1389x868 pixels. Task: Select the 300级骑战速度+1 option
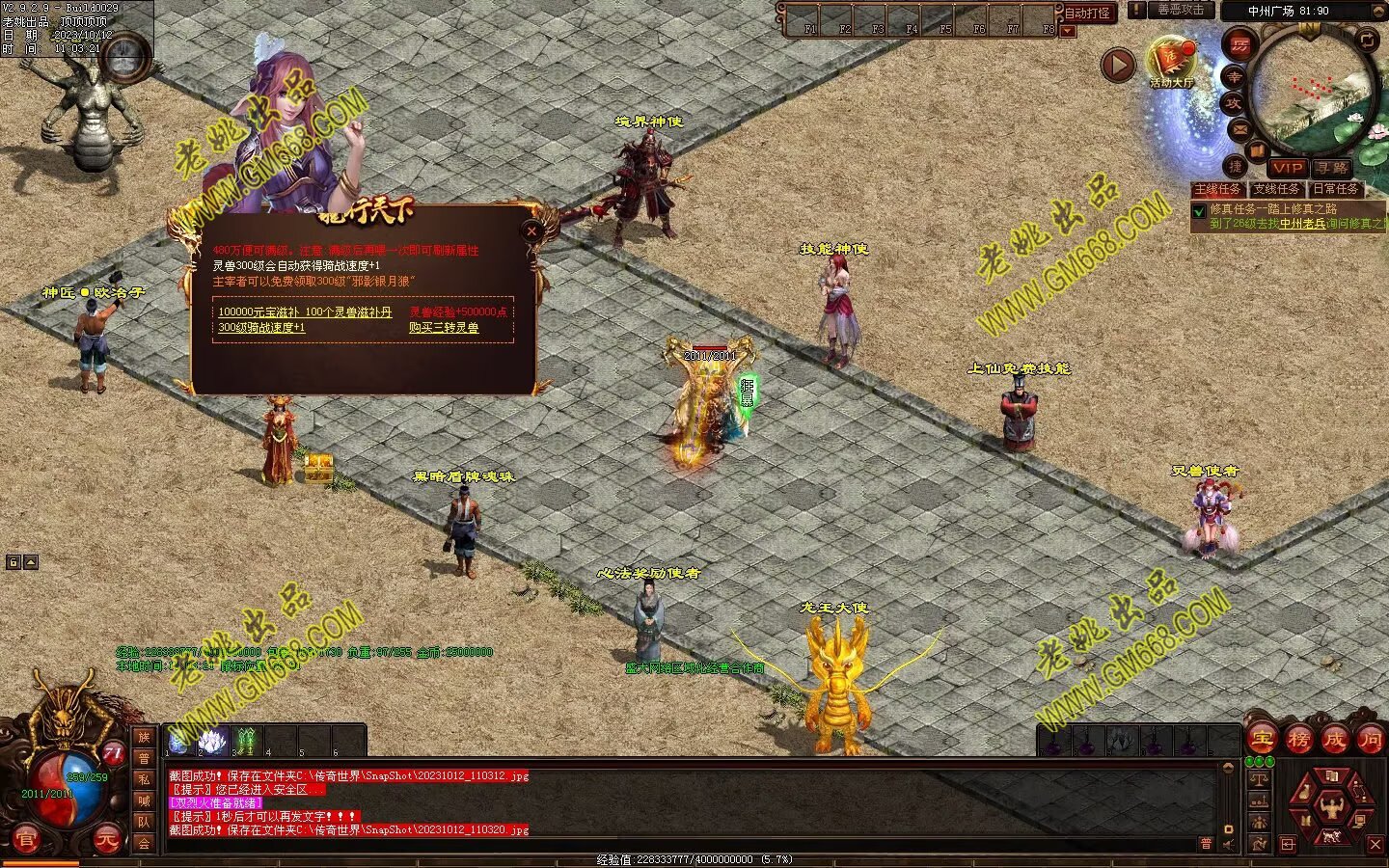[x=261, y=328]
